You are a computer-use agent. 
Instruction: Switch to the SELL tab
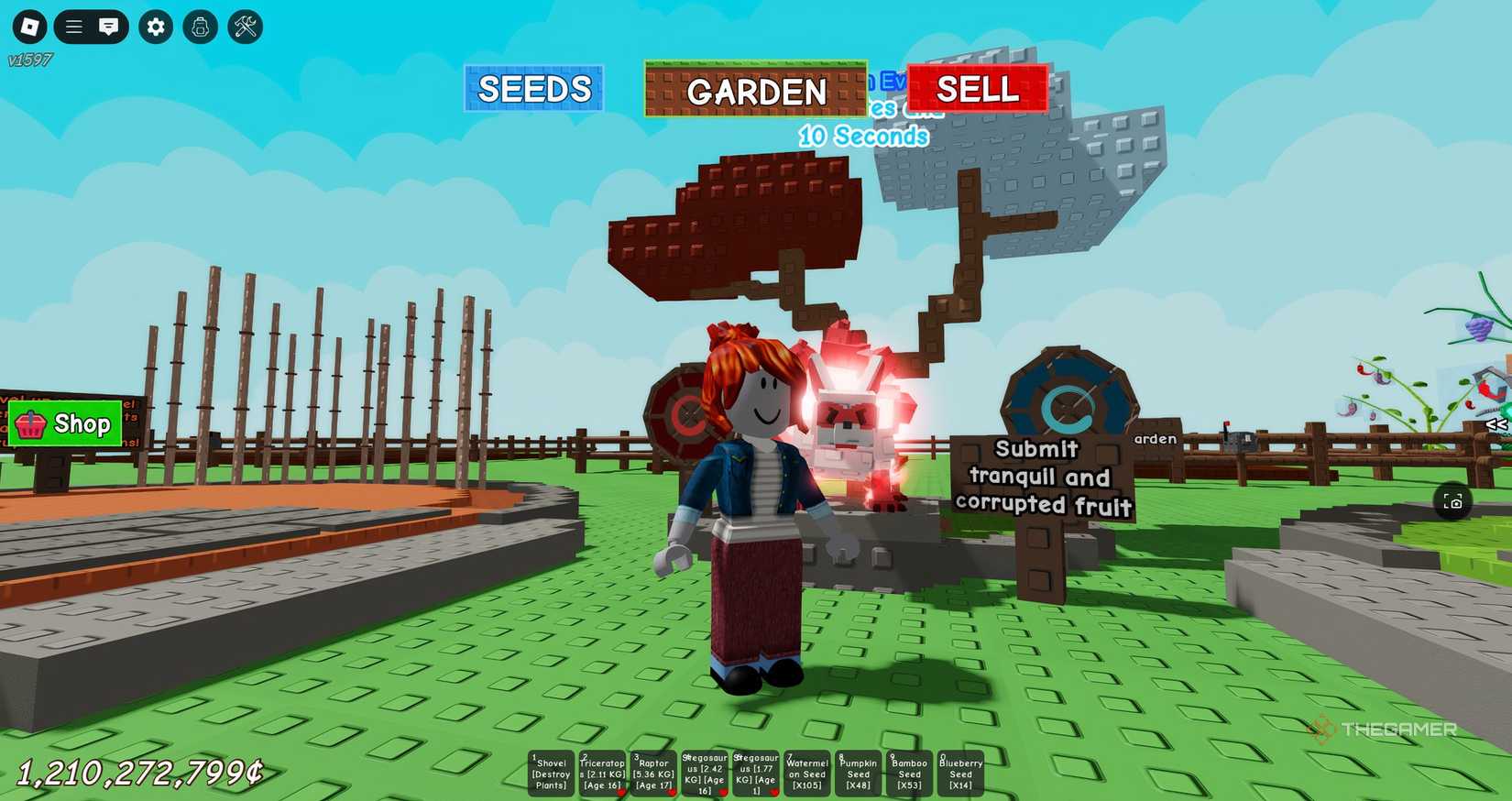tap(976, 89)
